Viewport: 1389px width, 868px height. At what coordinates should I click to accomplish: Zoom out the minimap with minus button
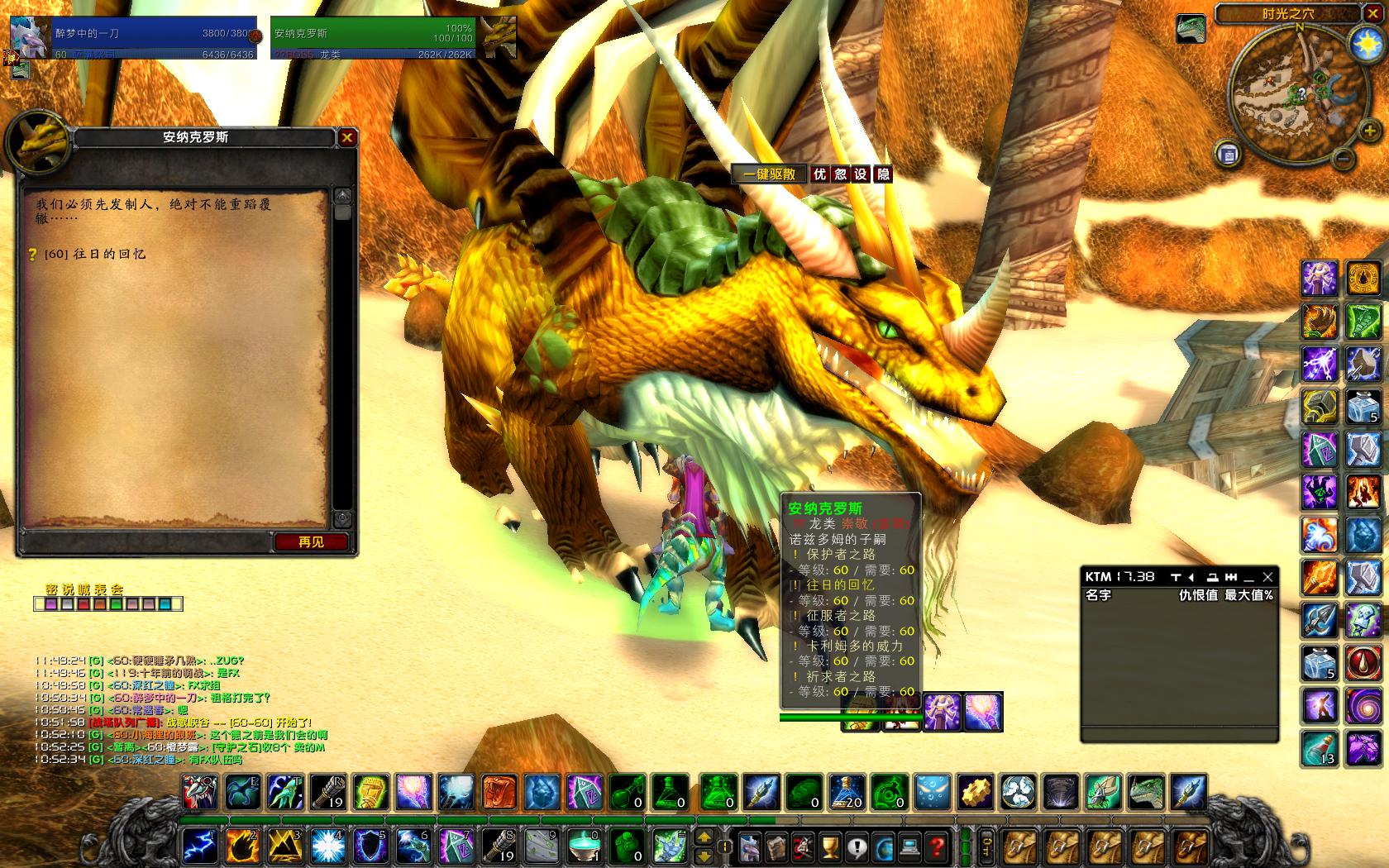pos(1344,157)
